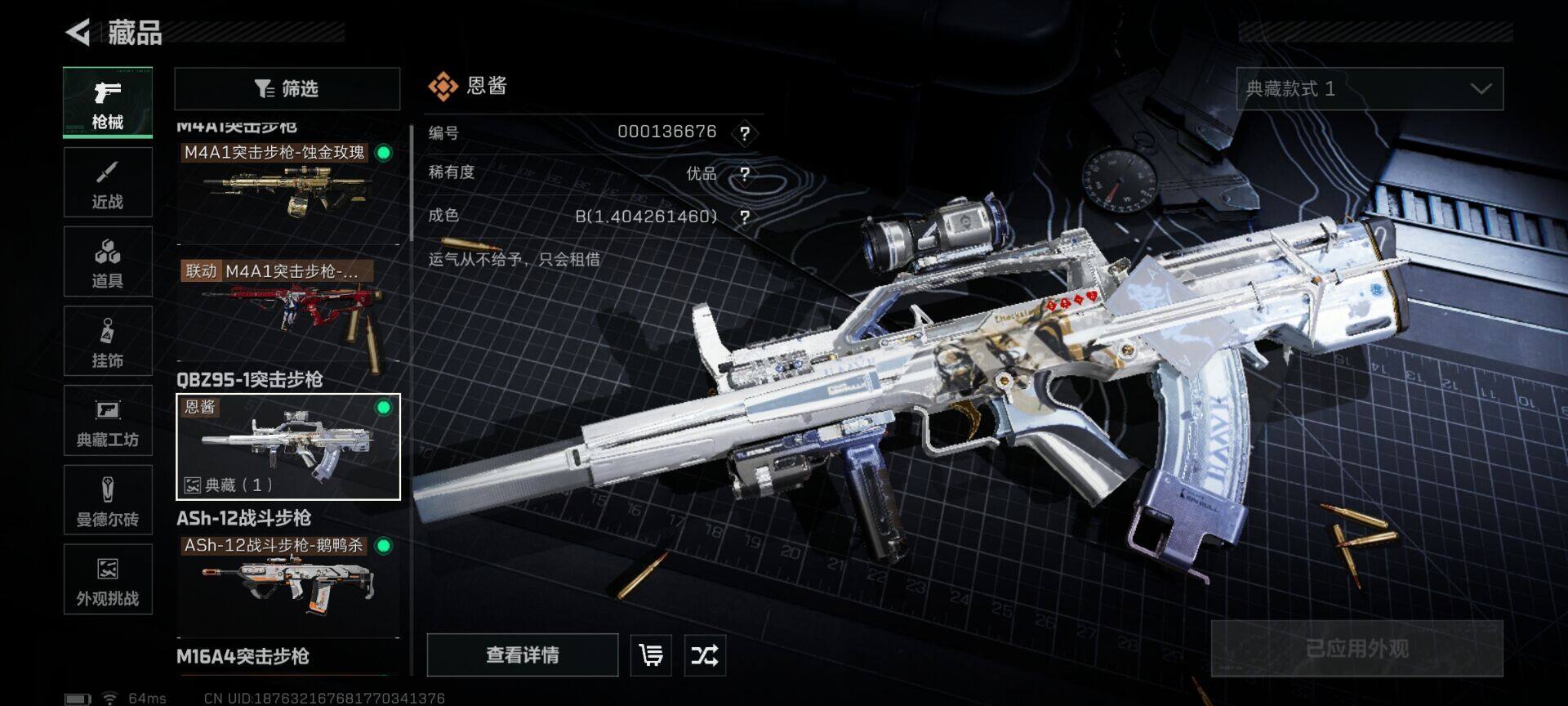Viewport: 1568px width, 706px height.
Task: Show the 稀有度 rarity help tooltip
Action: 744,174
